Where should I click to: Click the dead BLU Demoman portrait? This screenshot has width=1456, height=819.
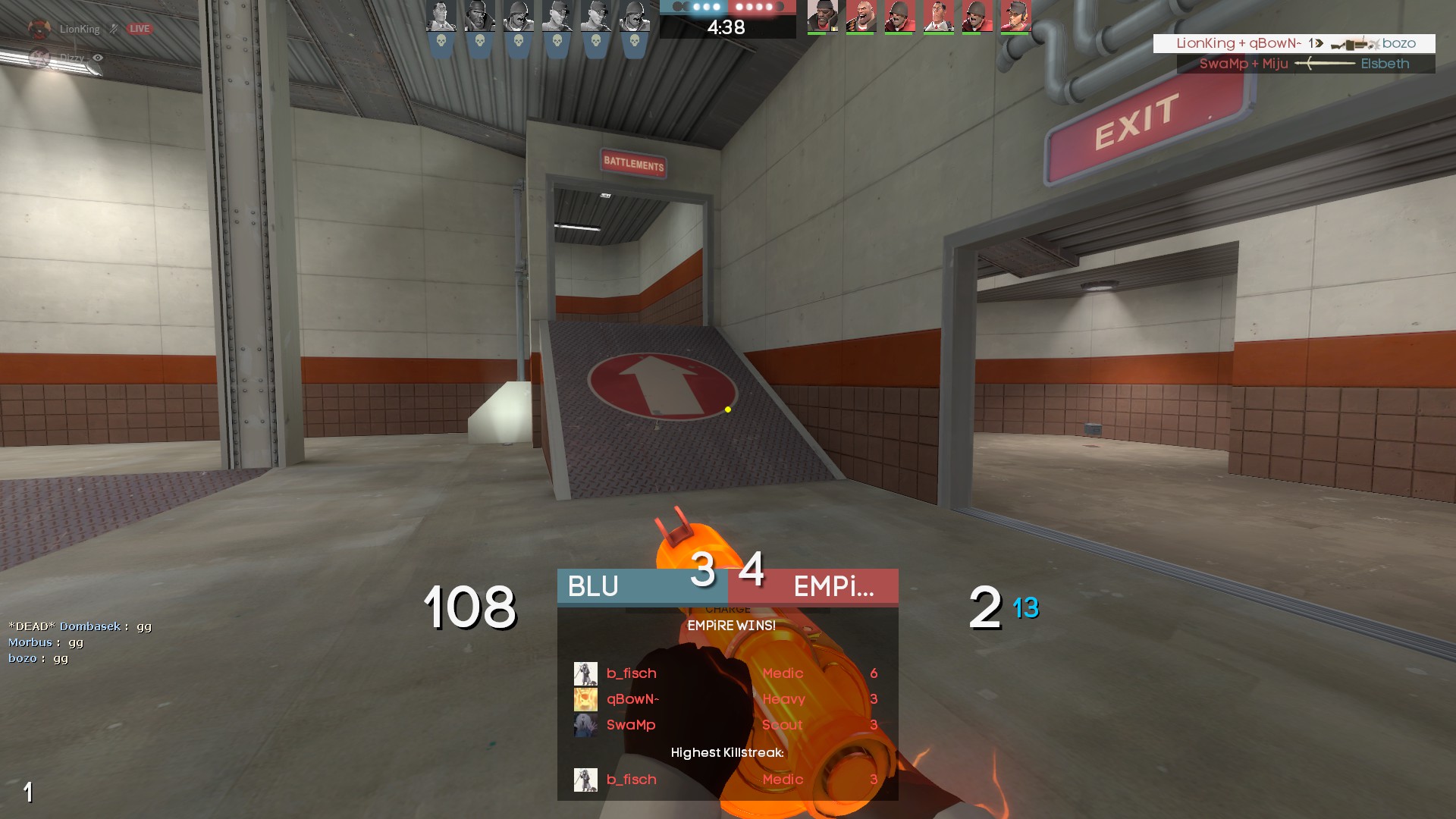[480, 17]
